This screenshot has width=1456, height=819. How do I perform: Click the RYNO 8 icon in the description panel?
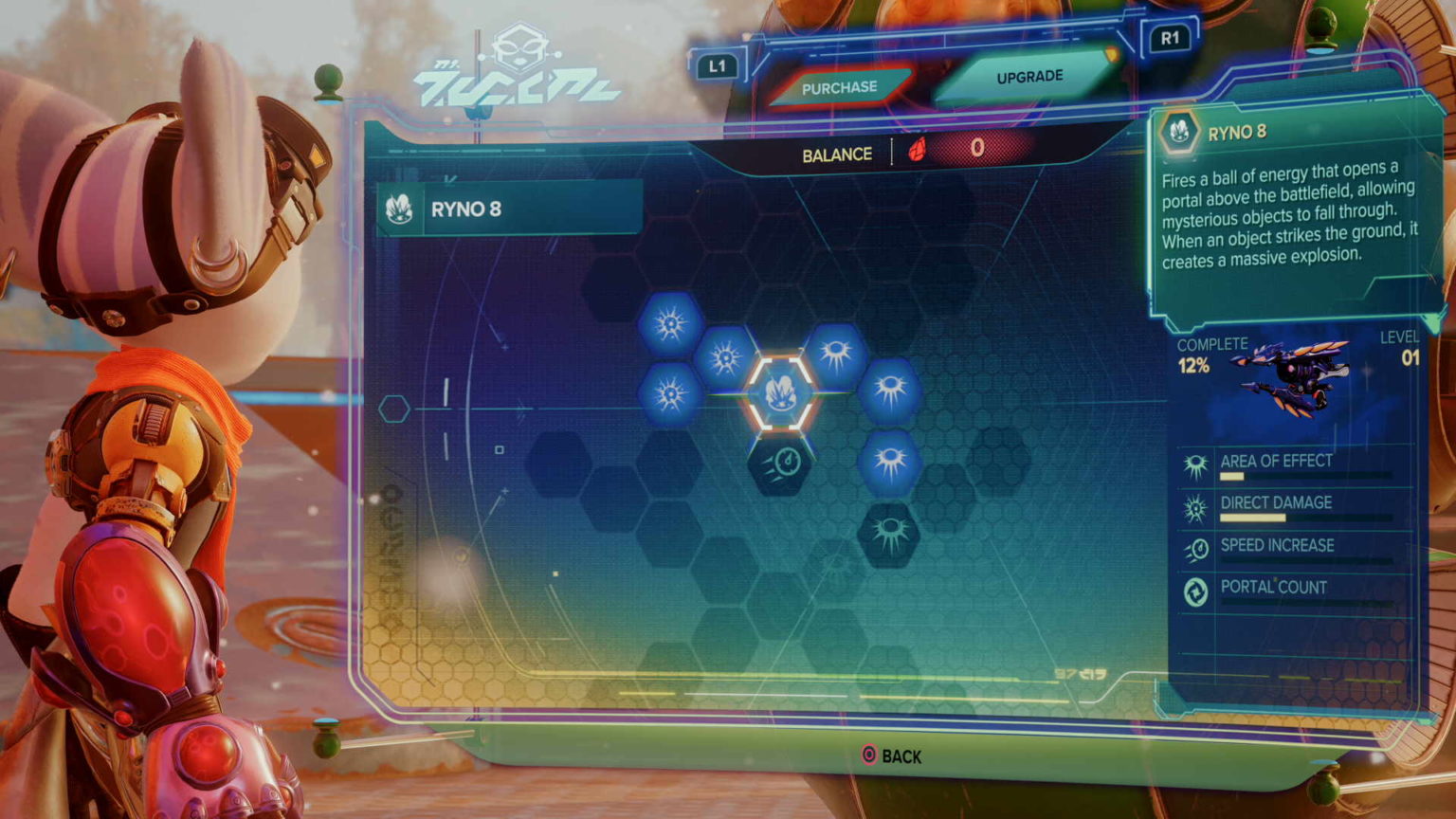[x=1178, y=133]
